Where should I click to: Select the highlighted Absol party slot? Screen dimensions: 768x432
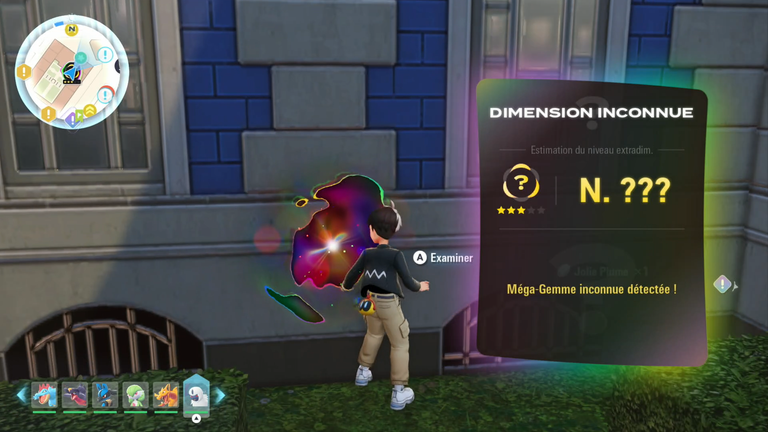(197, 395)
